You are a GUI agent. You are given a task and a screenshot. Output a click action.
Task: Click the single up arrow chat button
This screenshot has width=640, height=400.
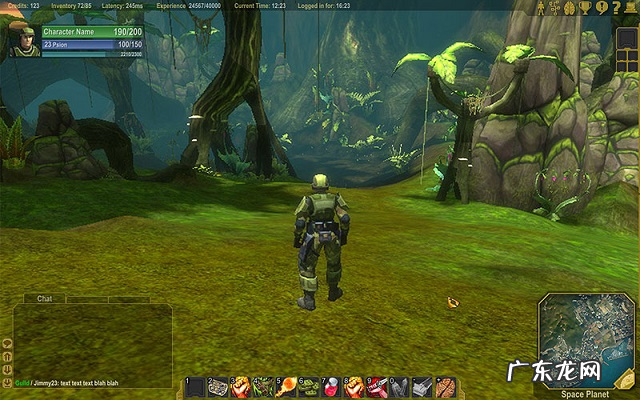[7, 355]
